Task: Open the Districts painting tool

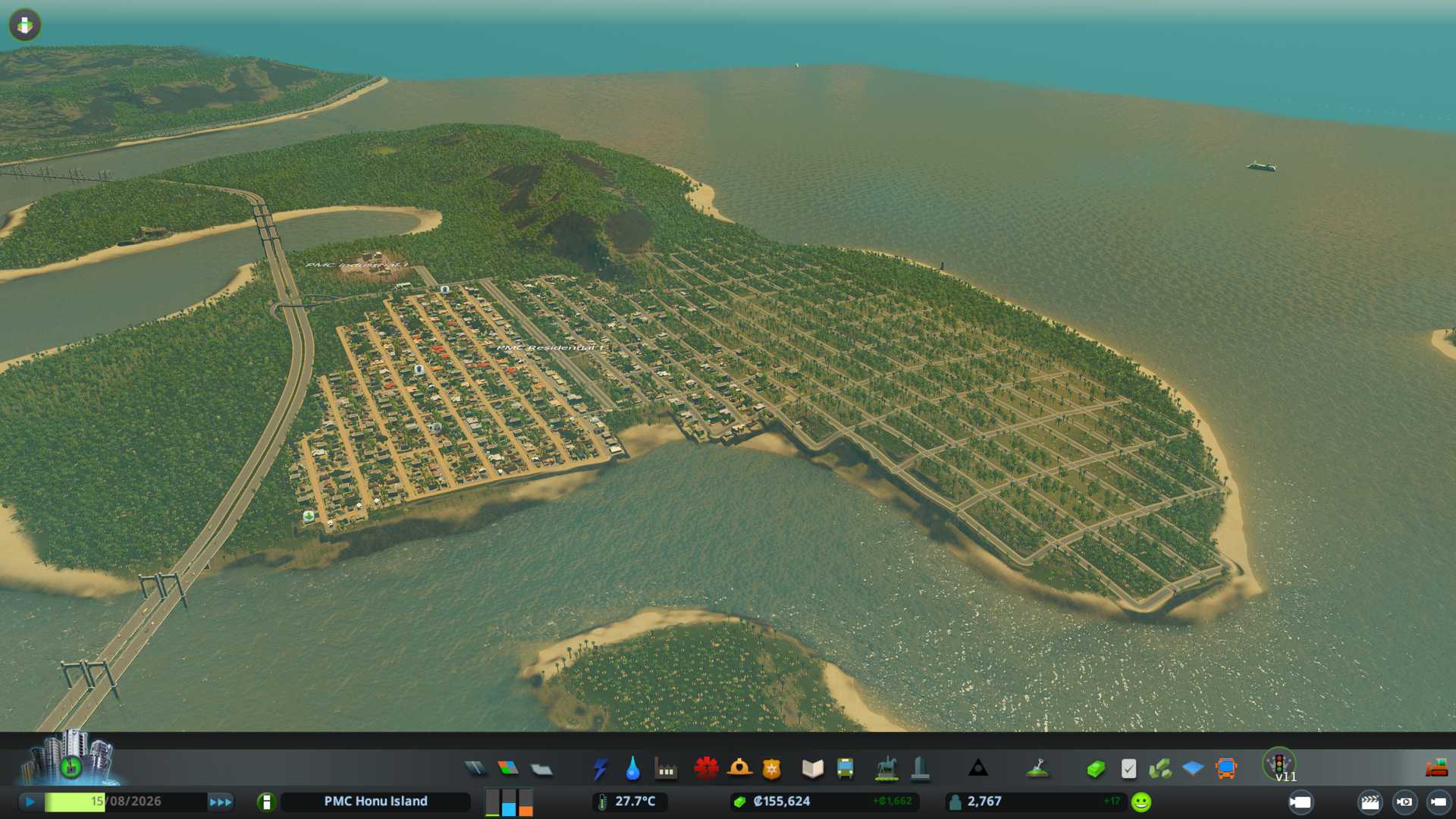Action: [x=541, y=769]
